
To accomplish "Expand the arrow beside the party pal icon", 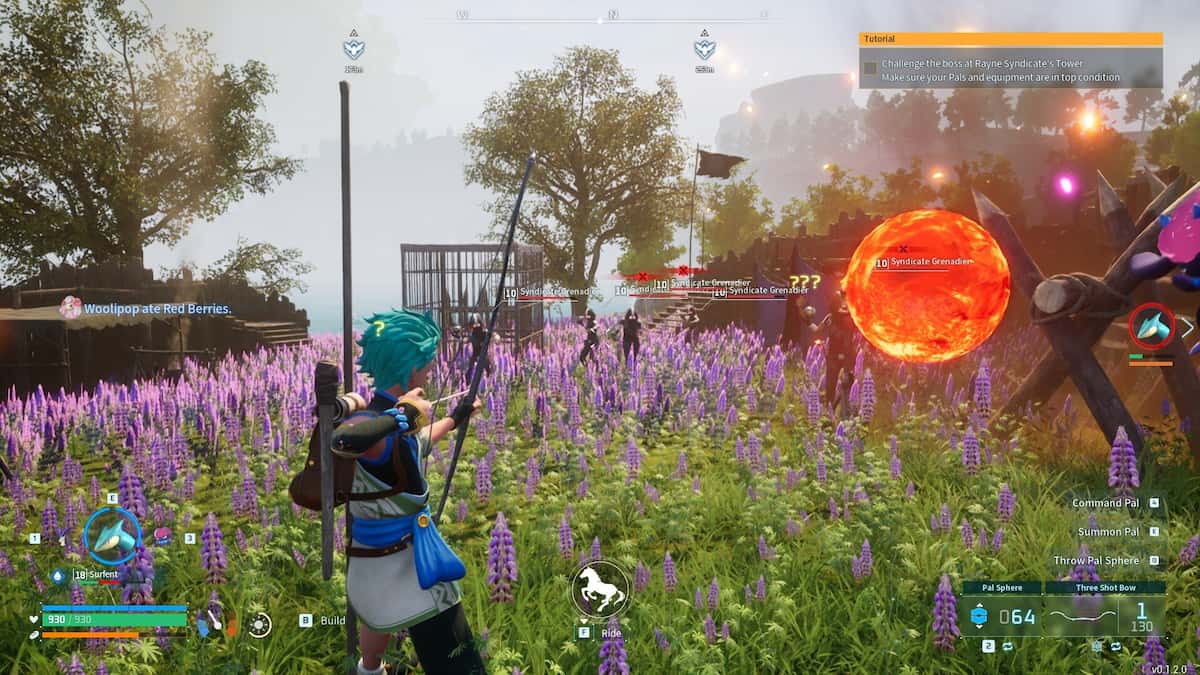I will 1188,326.
